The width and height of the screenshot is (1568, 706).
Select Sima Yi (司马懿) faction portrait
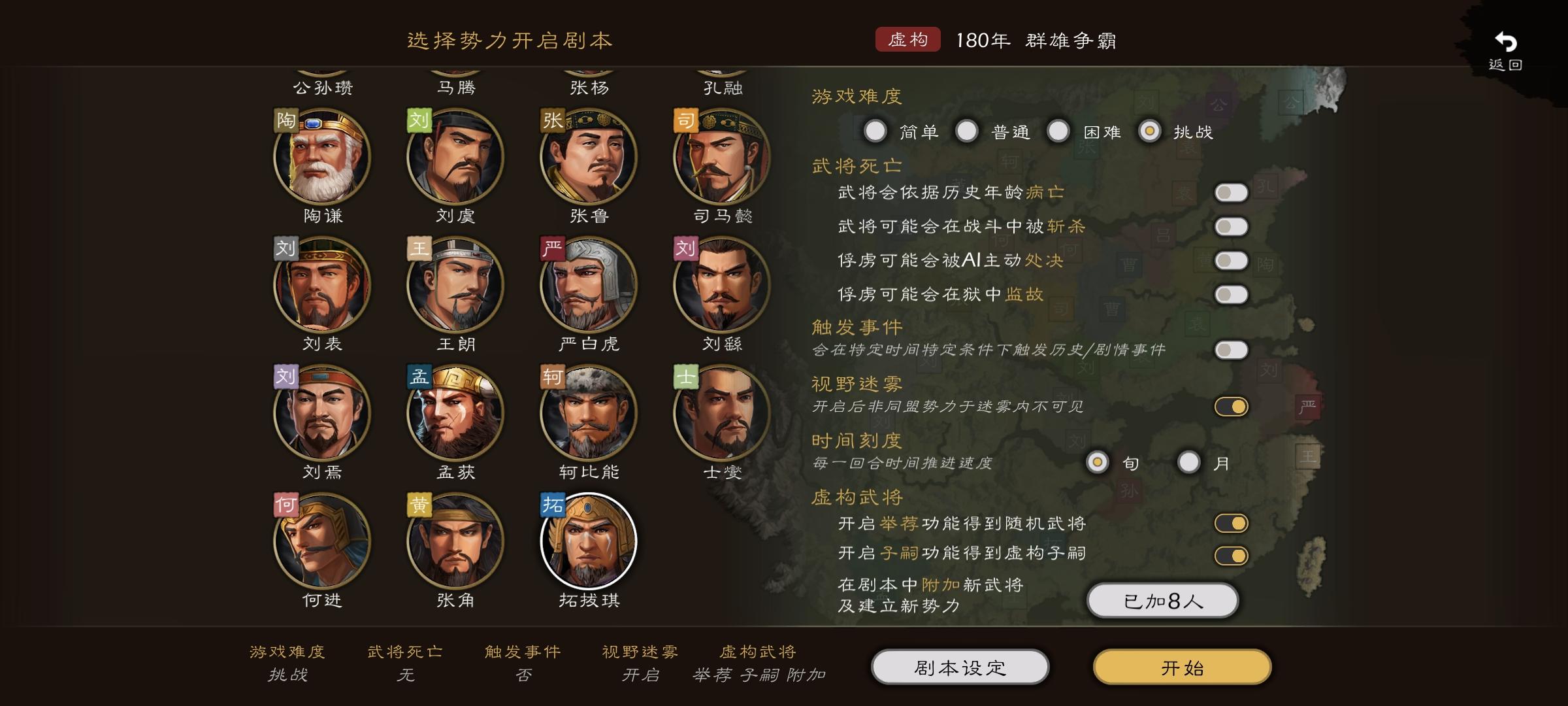tap(719, 156)
